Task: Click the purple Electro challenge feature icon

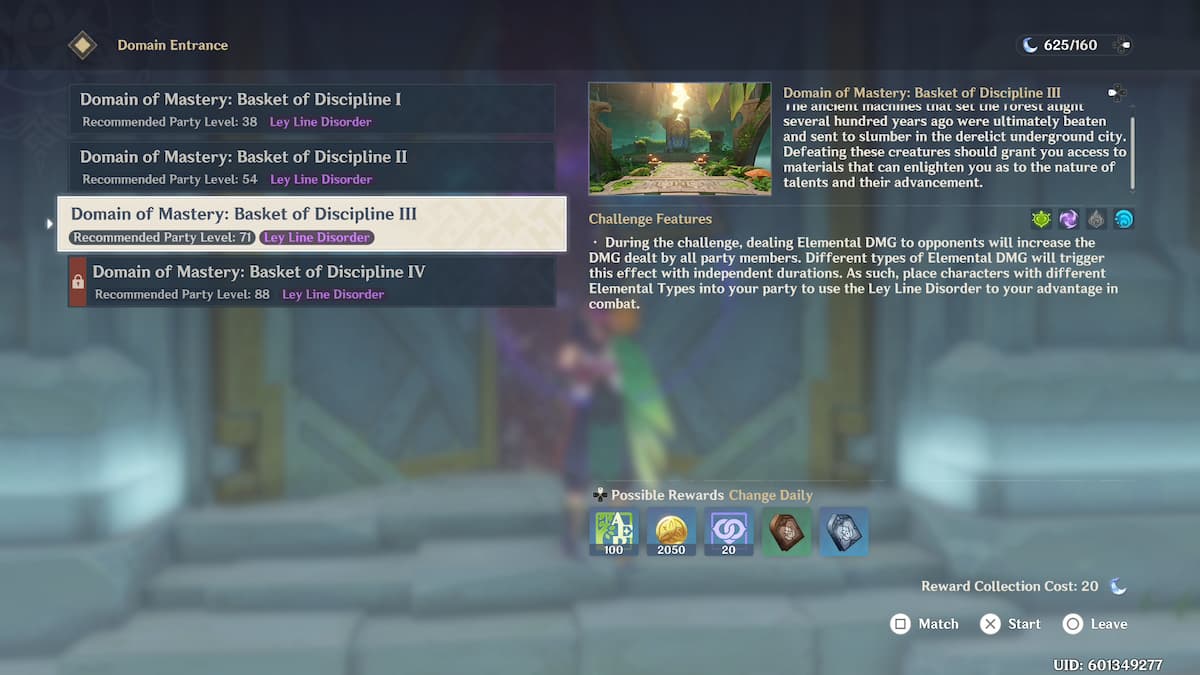Action: click(x=1069, y=219)
